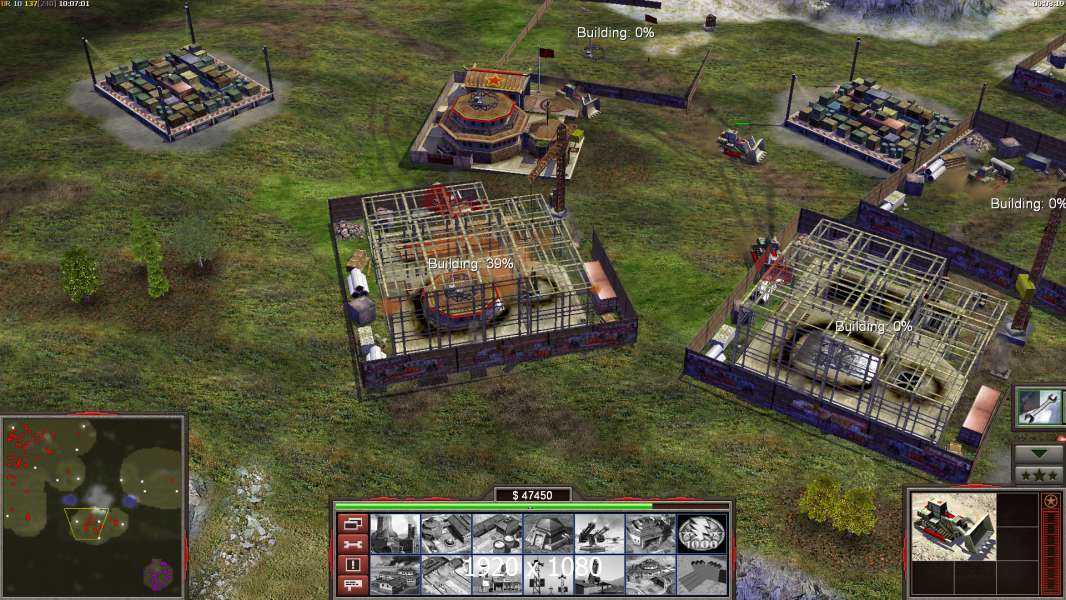The image size is (1066, 600).
Task: Click the red wrench button in command bar
Action: point(352,544)
